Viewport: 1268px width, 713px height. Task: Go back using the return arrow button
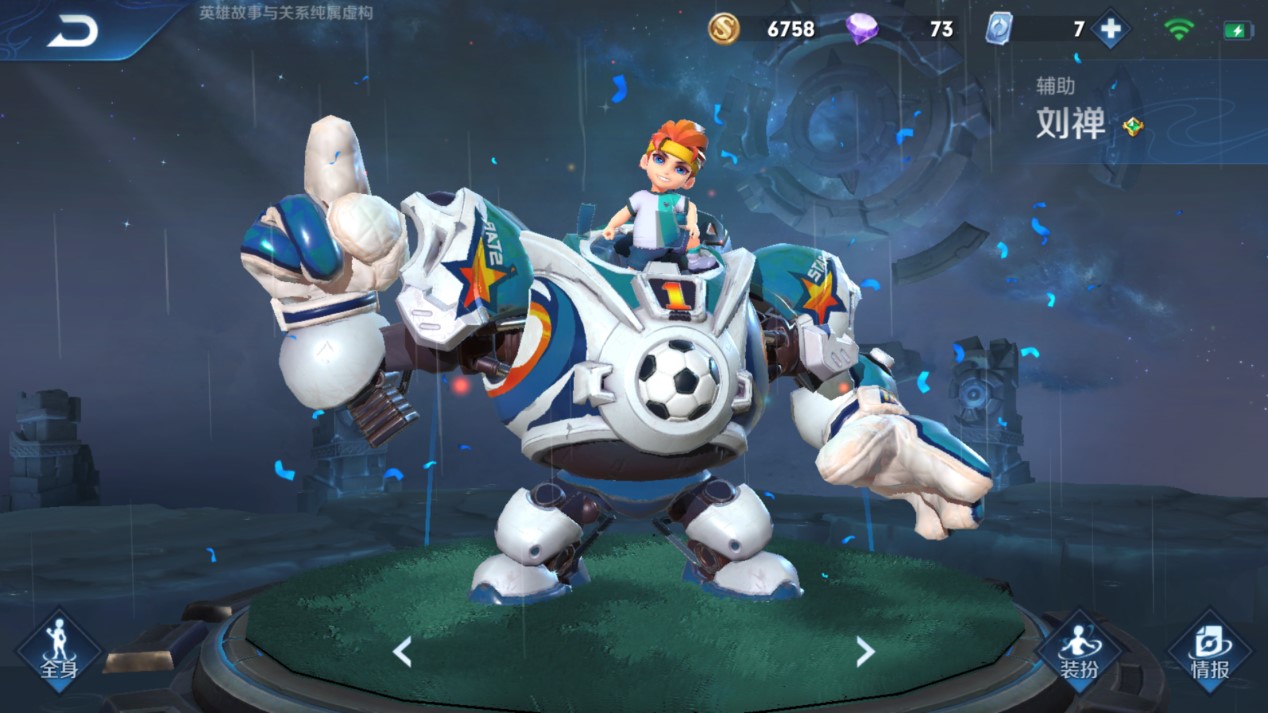(x=72, y=31)
